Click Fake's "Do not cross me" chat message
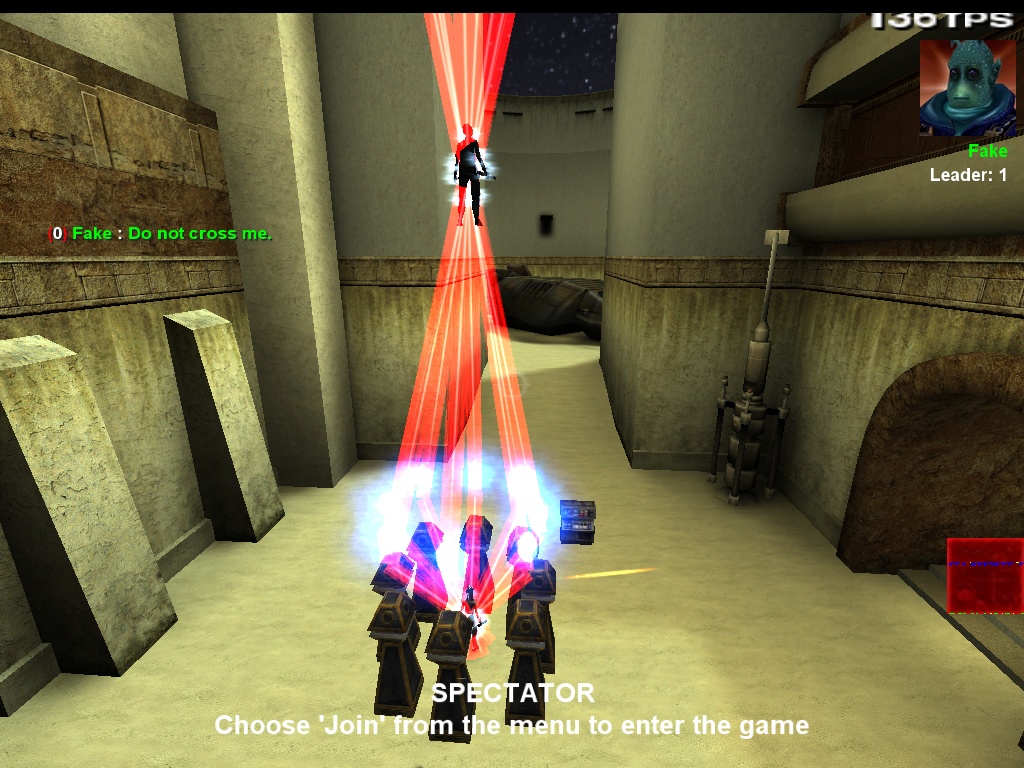This screenshot has height=768, width=1024. pos(160,233)
